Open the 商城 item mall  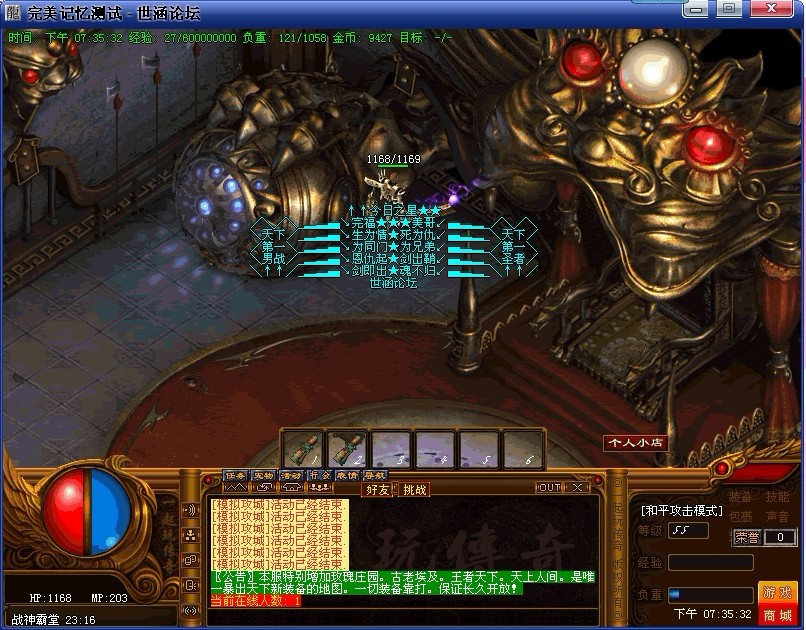(x=778, y=614)
